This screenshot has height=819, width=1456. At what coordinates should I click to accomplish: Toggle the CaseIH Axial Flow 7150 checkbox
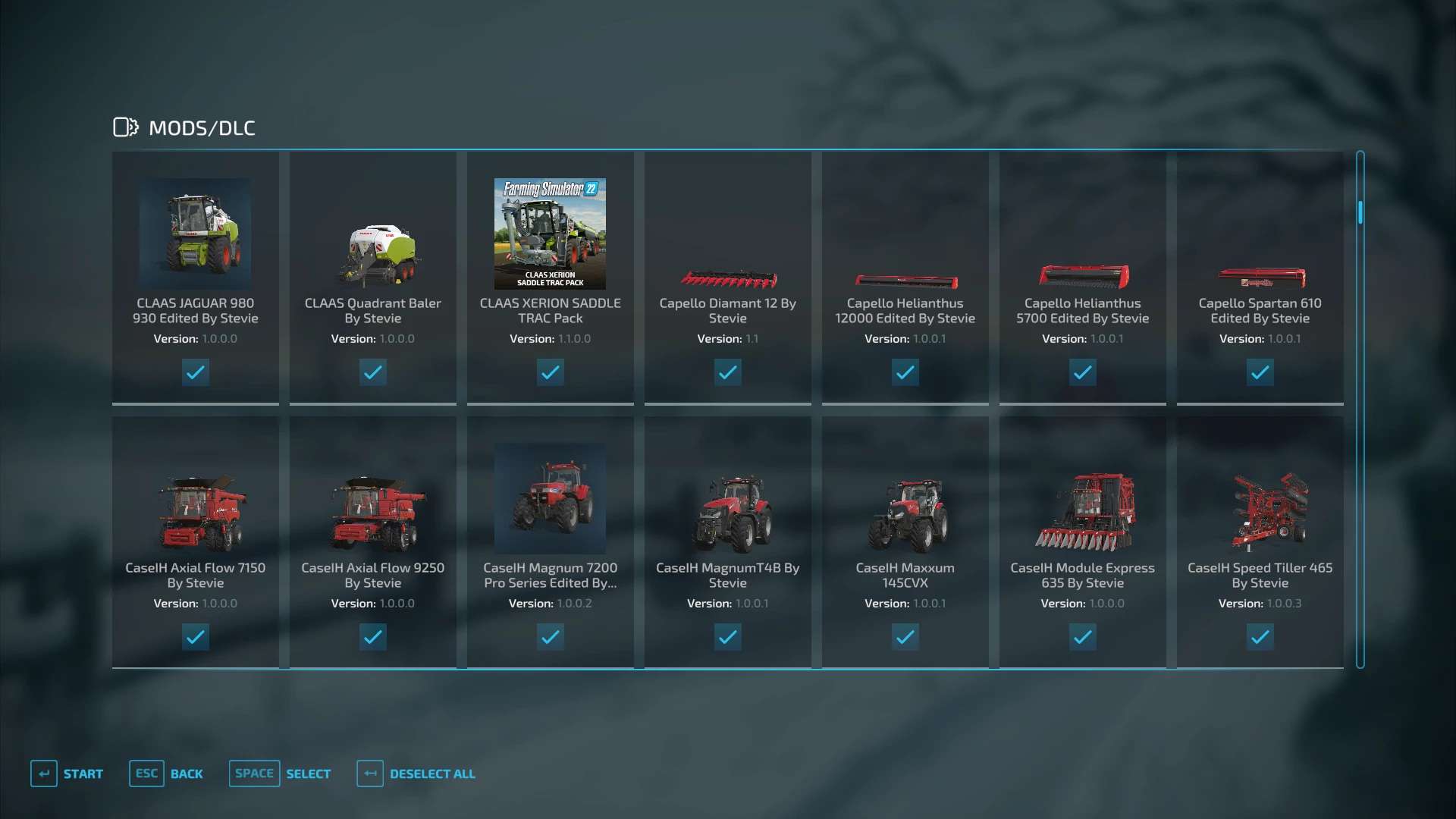coord(195,637)
